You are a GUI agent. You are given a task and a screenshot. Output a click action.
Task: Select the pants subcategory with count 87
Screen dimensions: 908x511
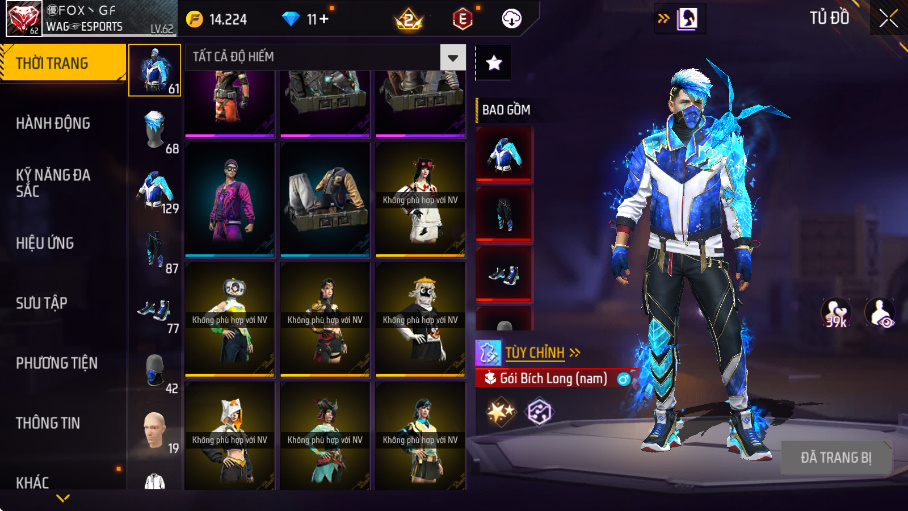(x=154, y=250)
